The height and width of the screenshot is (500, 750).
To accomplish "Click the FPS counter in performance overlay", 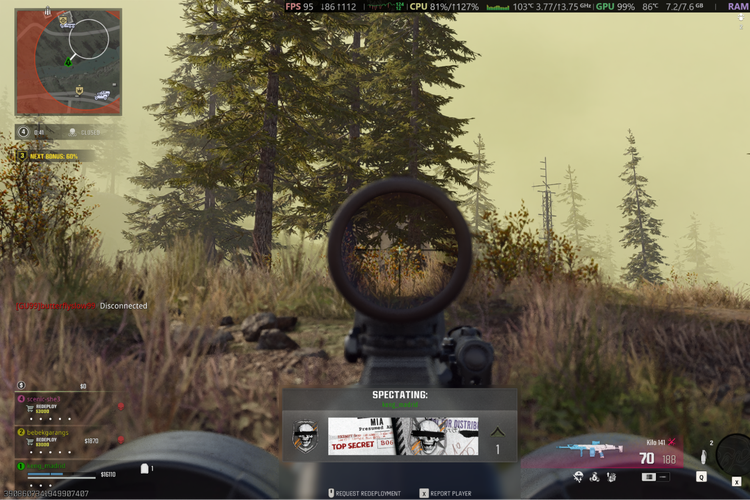I will tap(299, 7).
